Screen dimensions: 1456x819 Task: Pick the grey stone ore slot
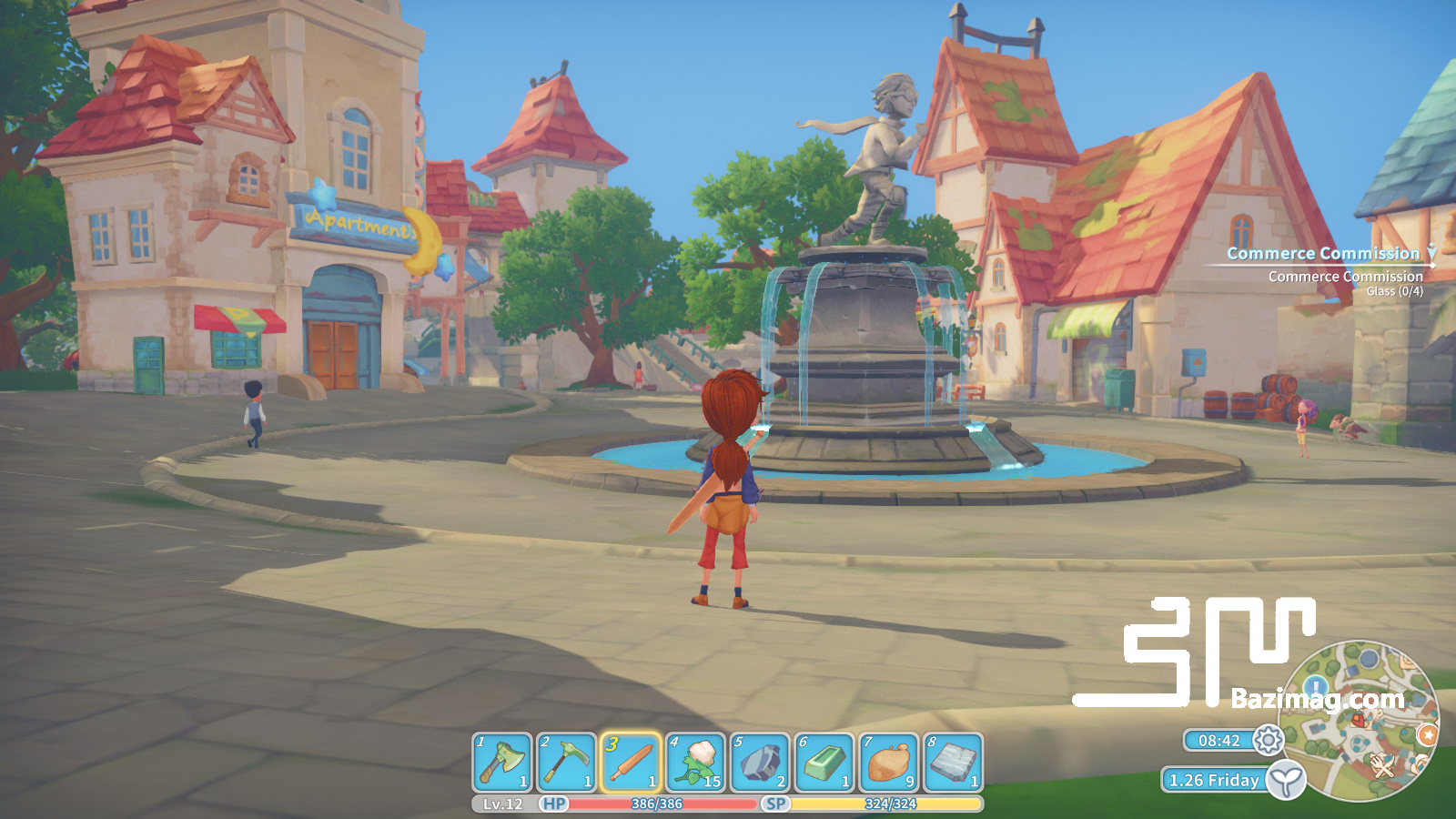point(760,763)
